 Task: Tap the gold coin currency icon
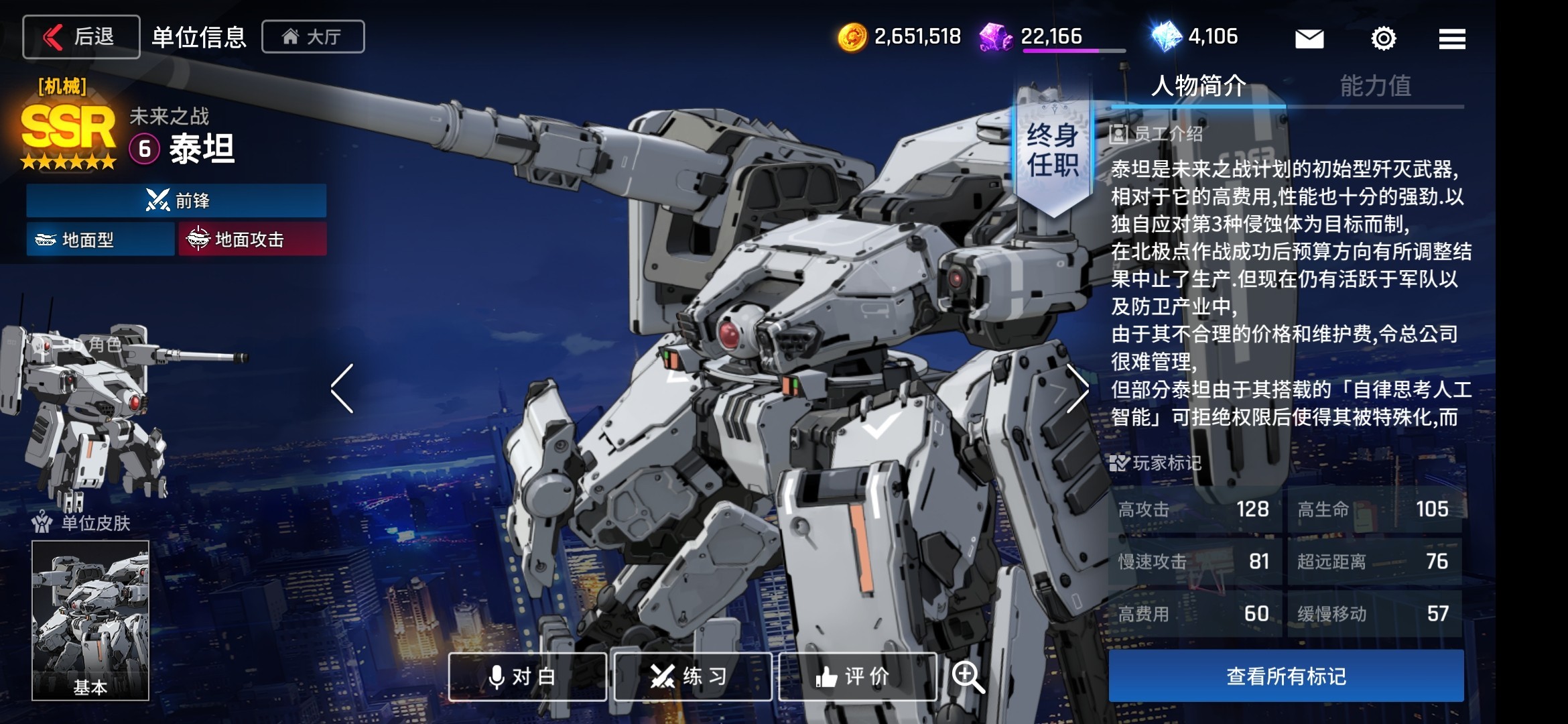pos(852,37)
